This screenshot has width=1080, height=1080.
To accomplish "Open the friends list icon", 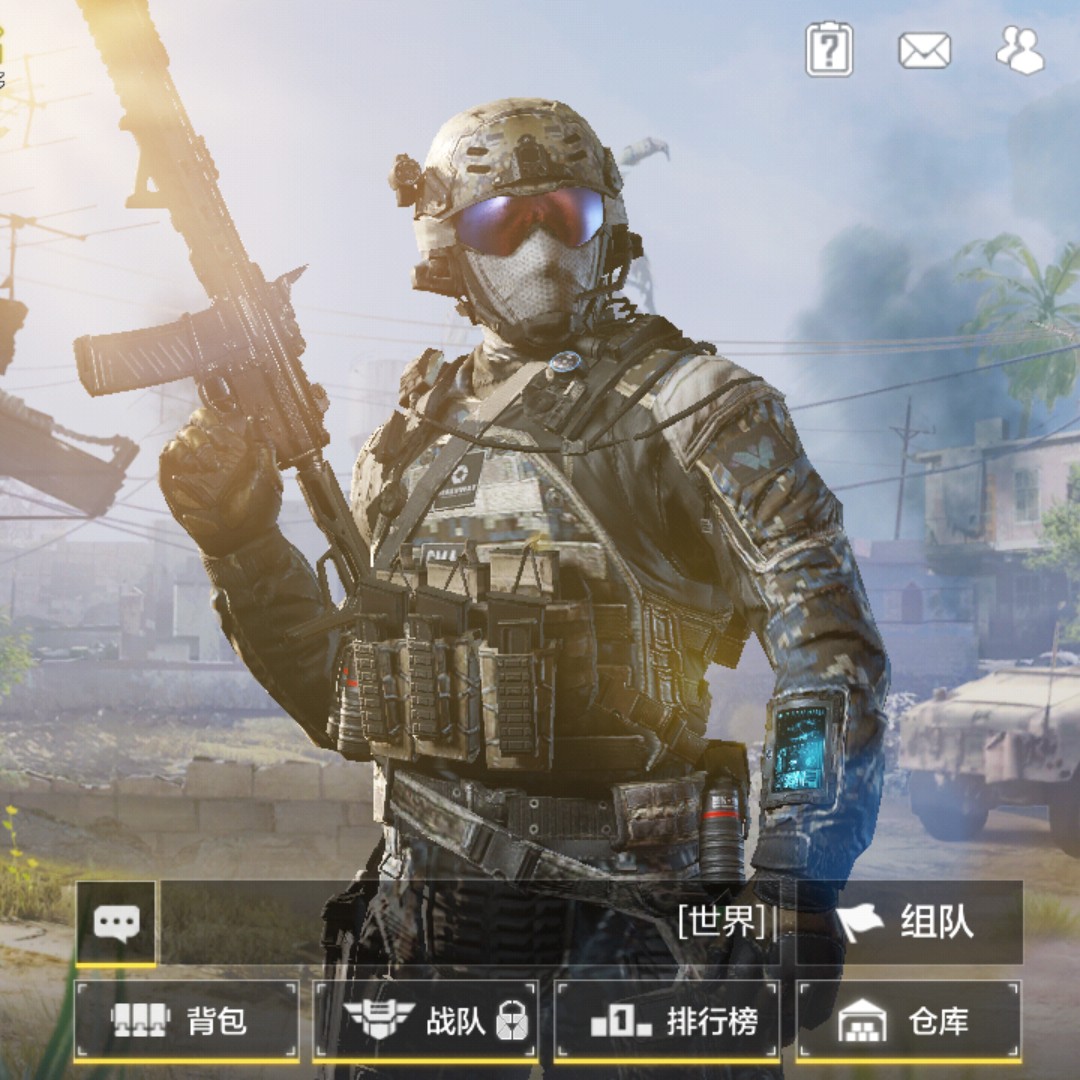I will click(x=1020, y=50).
